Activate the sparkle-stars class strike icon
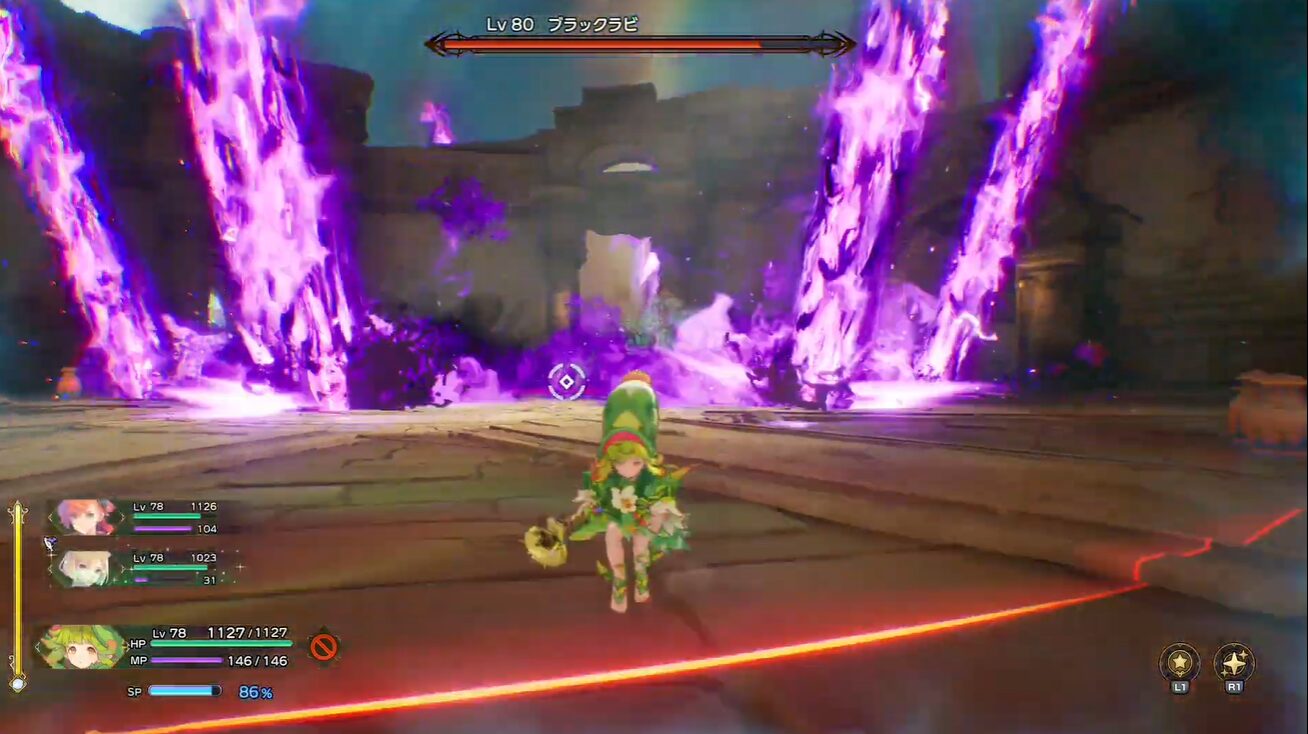Screen dimensions: 1308x734 click(x=1234, y=663)
